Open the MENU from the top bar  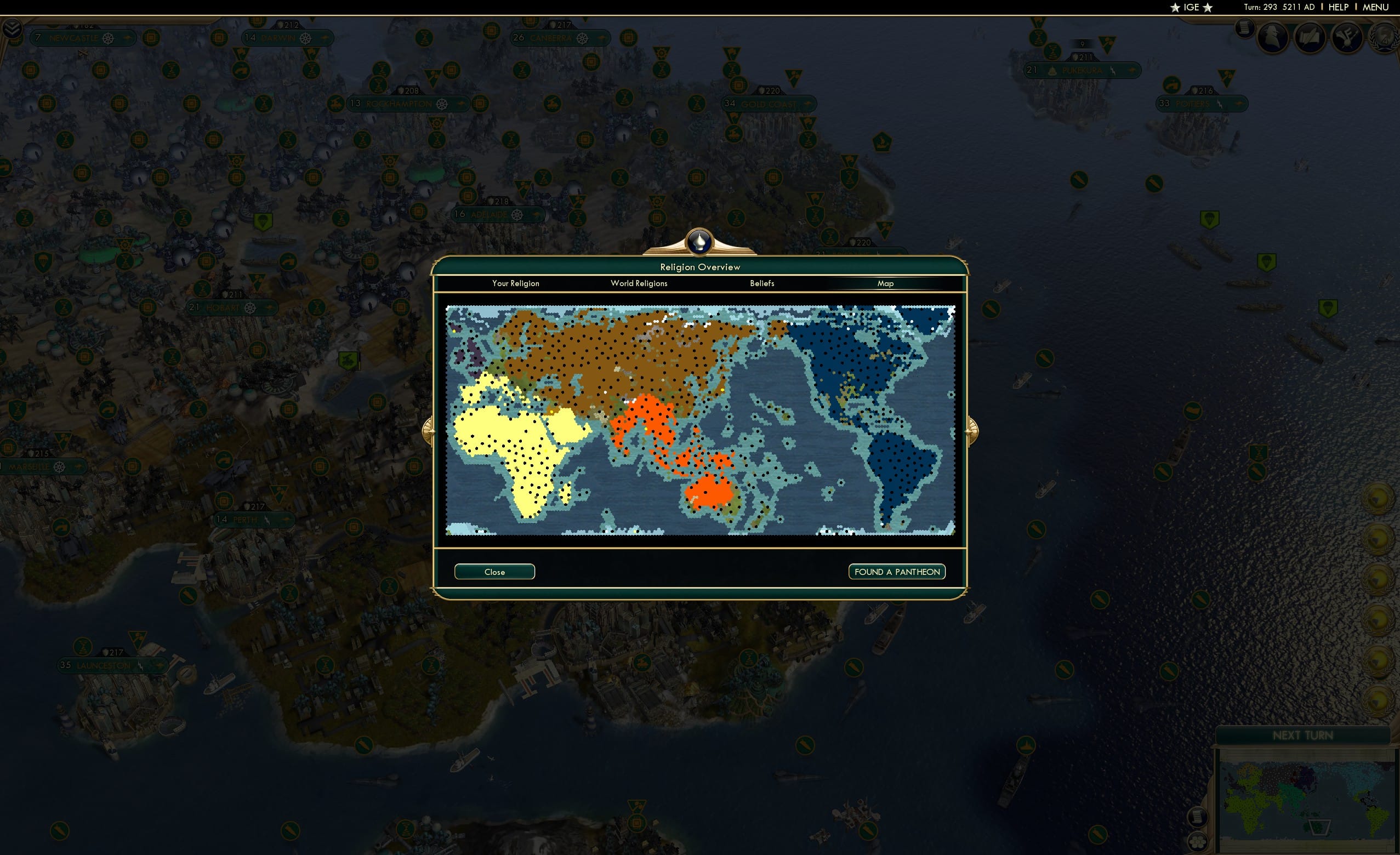pos(1375,7)
